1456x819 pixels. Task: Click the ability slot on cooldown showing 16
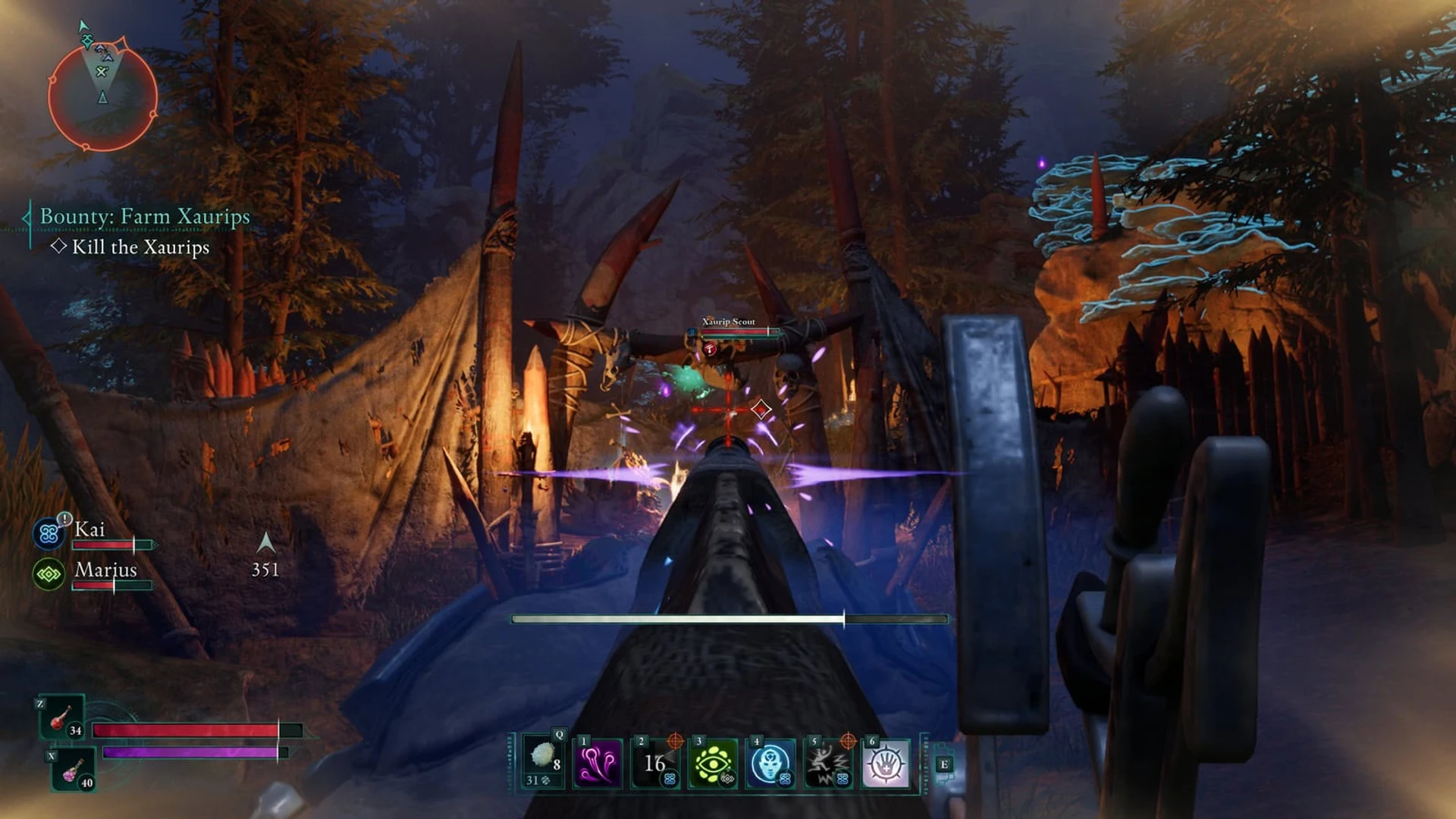tap(655, 763)
